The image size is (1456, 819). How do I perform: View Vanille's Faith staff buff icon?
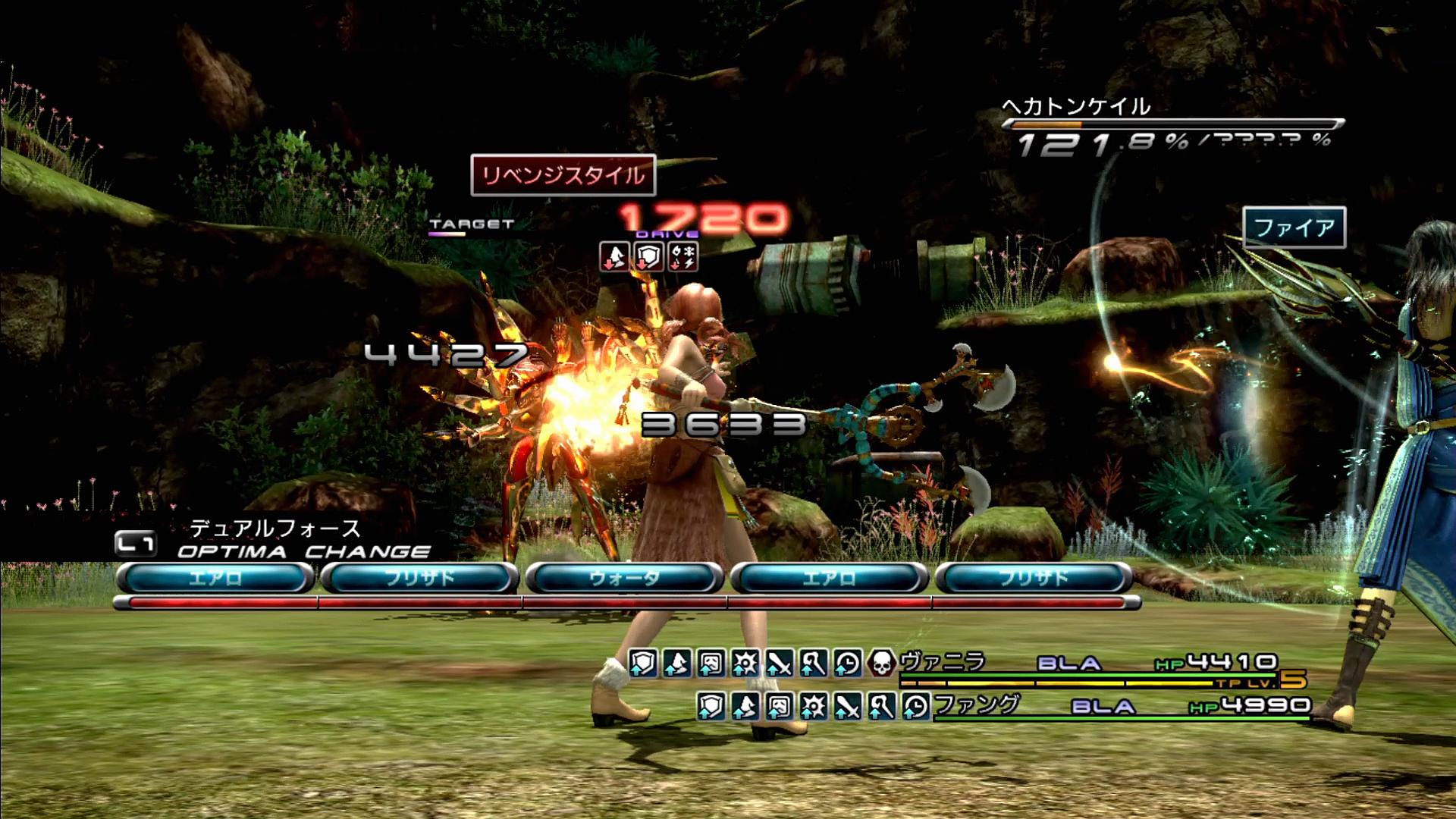(x=813, y=664)
